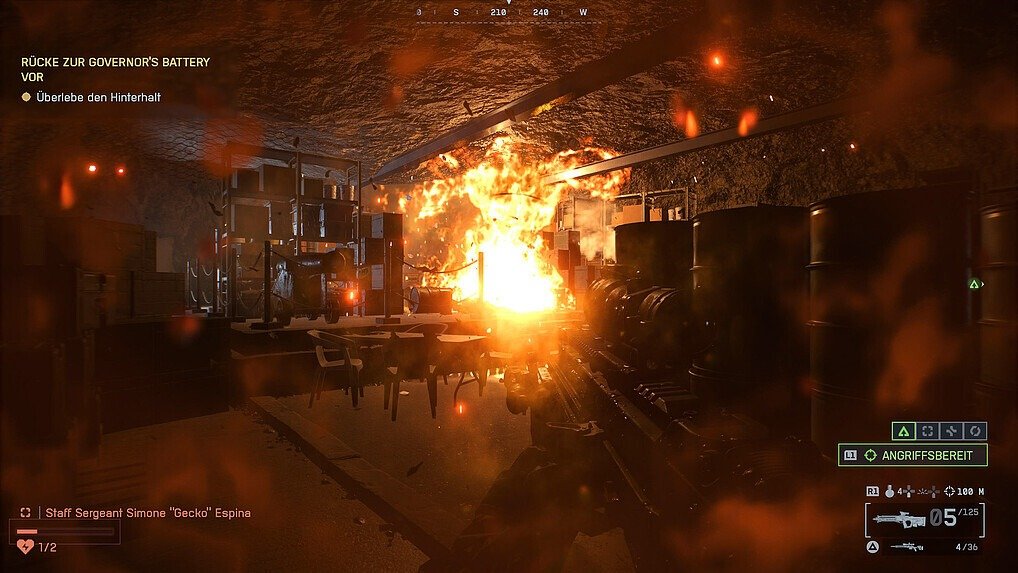This screenshot has height=573, width=1018.
Task: Select the primary rifle weapon slot
Action: tap(899, 519)
